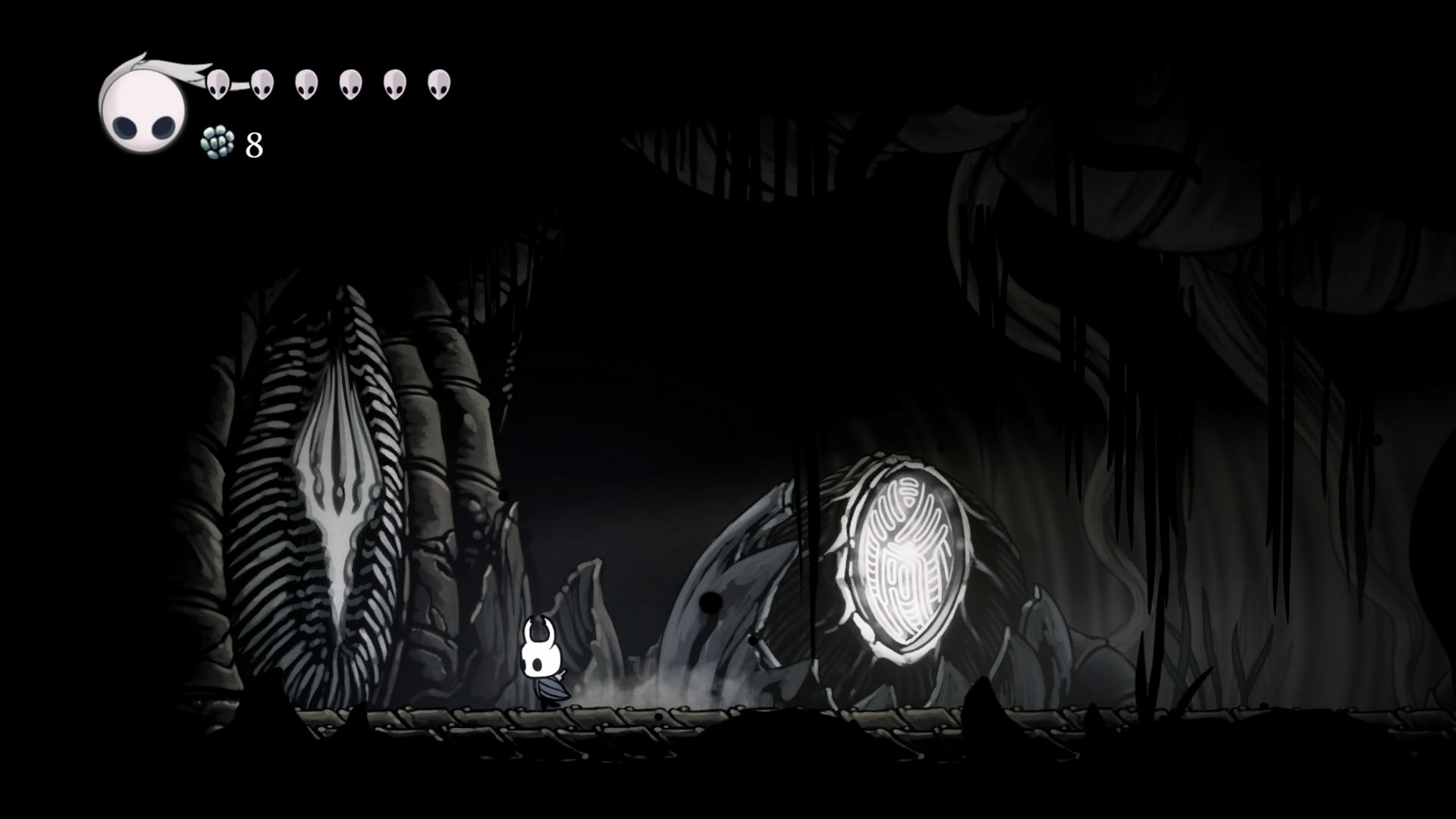
Task: Click the fourth health mask icon
Action: click(350, 83)
